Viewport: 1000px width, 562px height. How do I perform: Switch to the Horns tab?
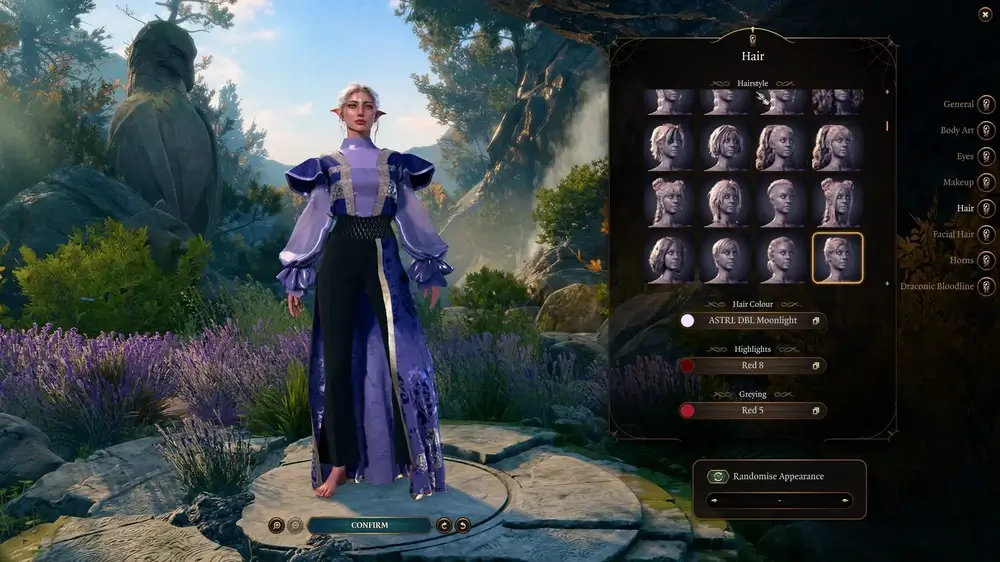[x=986, y=260]
